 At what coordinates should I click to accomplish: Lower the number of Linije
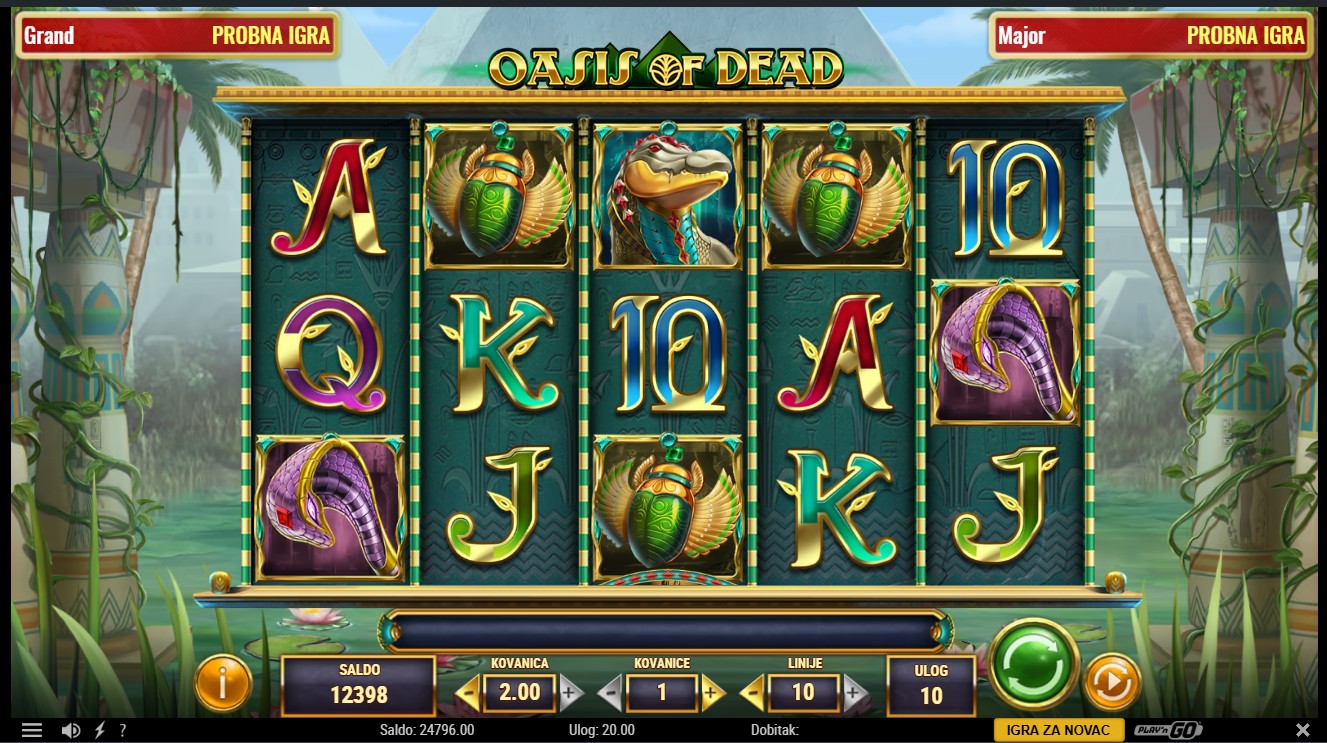point(752,692)
